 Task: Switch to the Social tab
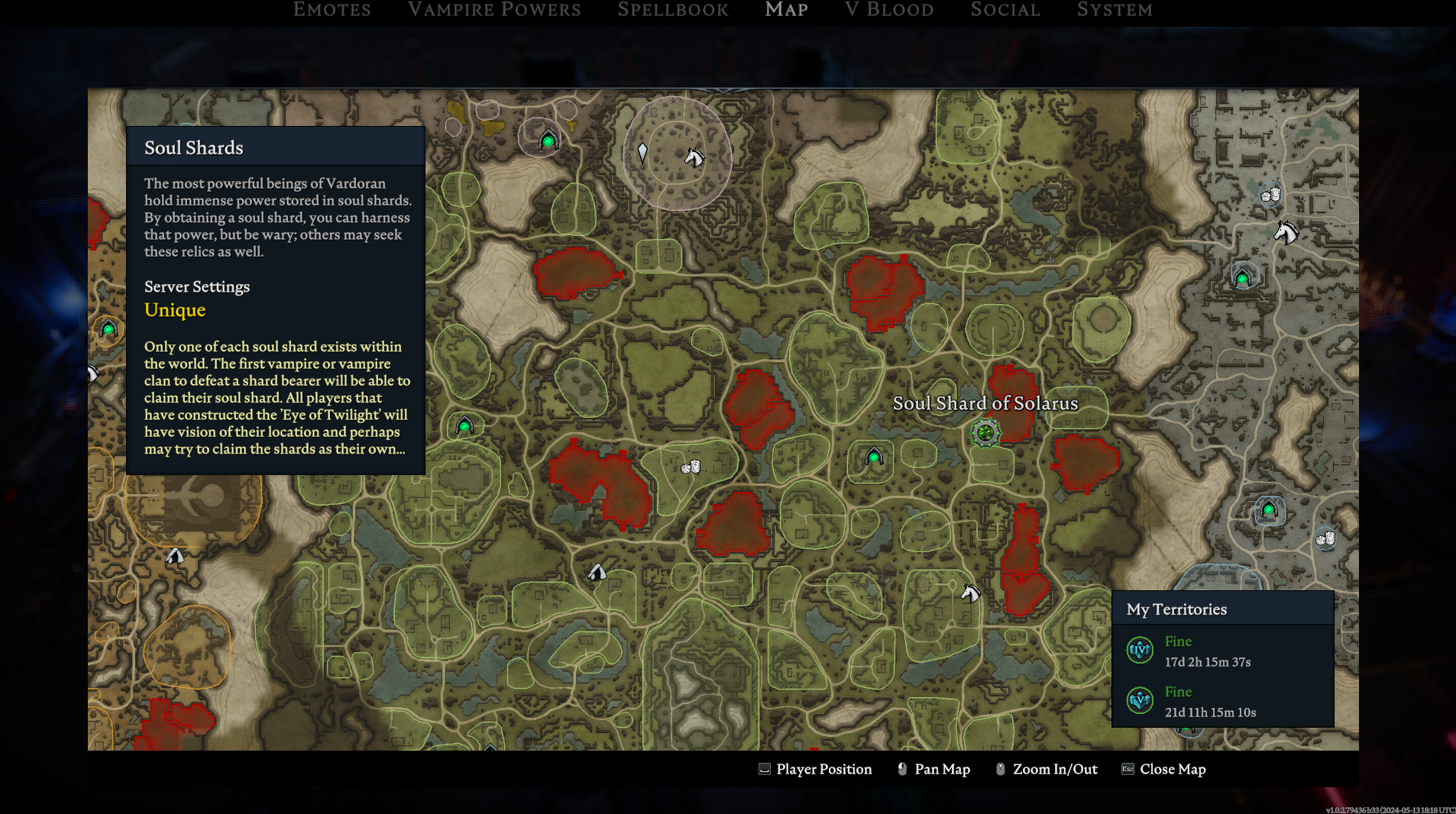[1005, 10]
